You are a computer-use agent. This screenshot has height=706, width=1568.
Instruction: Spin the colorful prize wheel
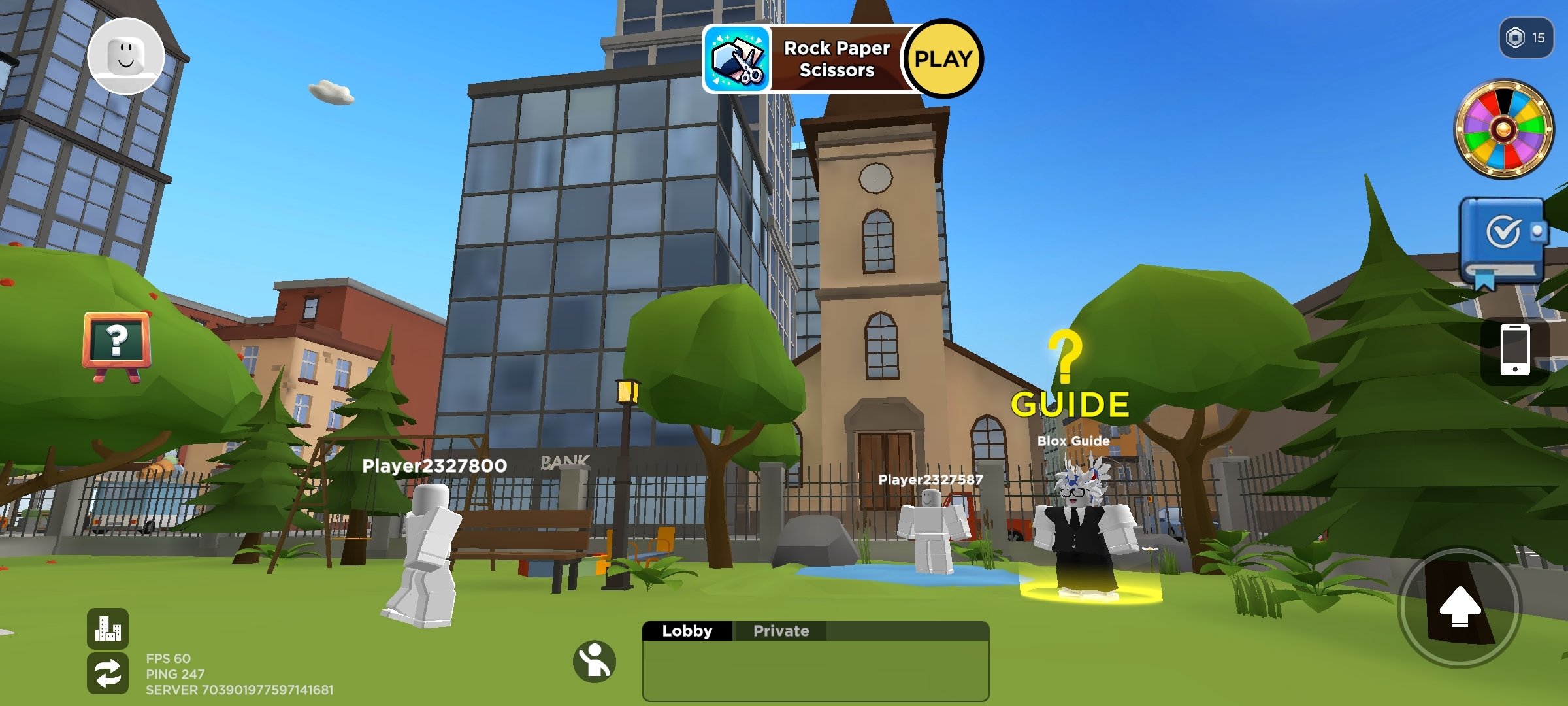[1503, 129]
